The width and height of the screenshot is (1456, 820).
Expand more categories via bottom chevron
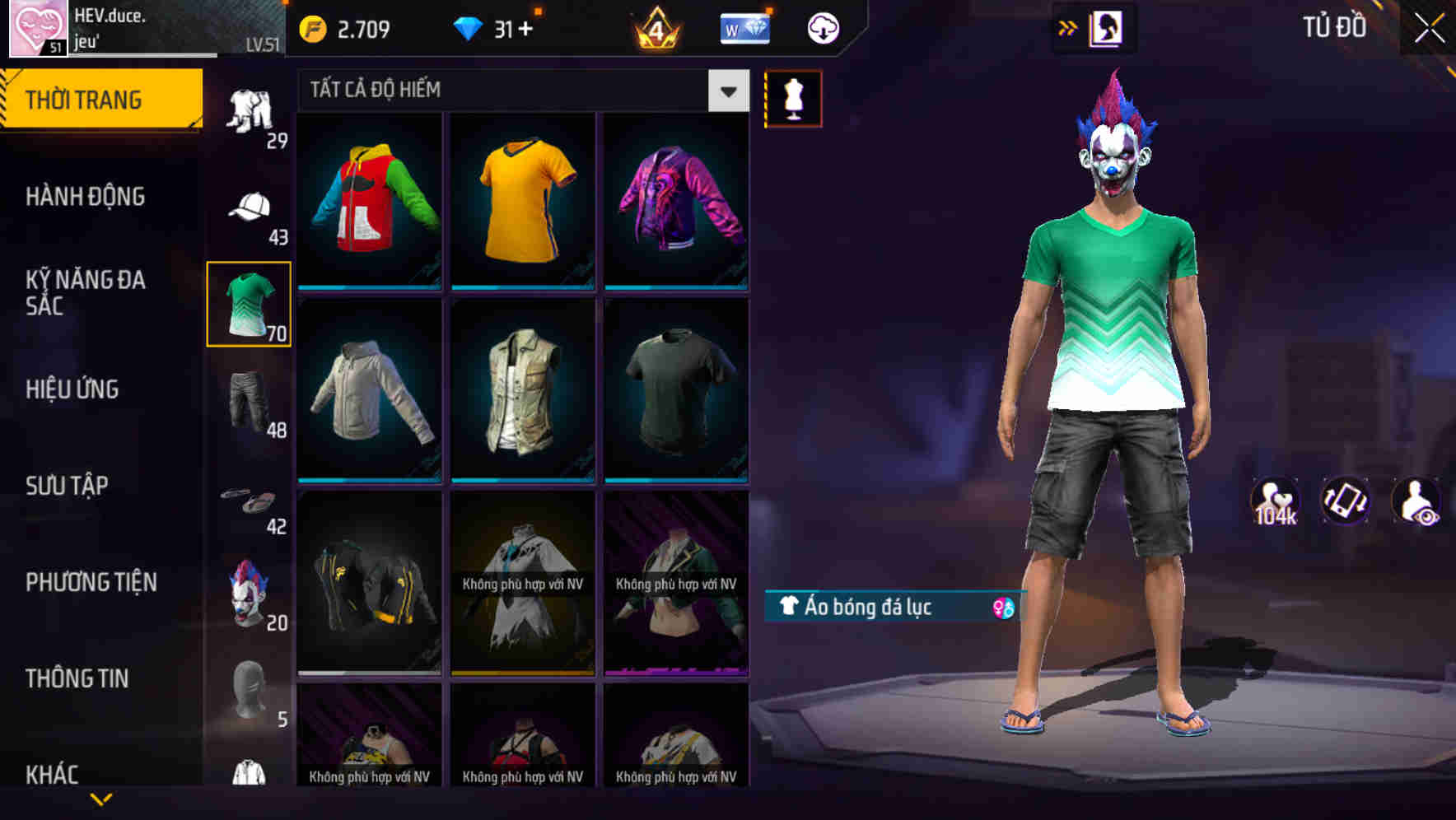pos(101,800)
